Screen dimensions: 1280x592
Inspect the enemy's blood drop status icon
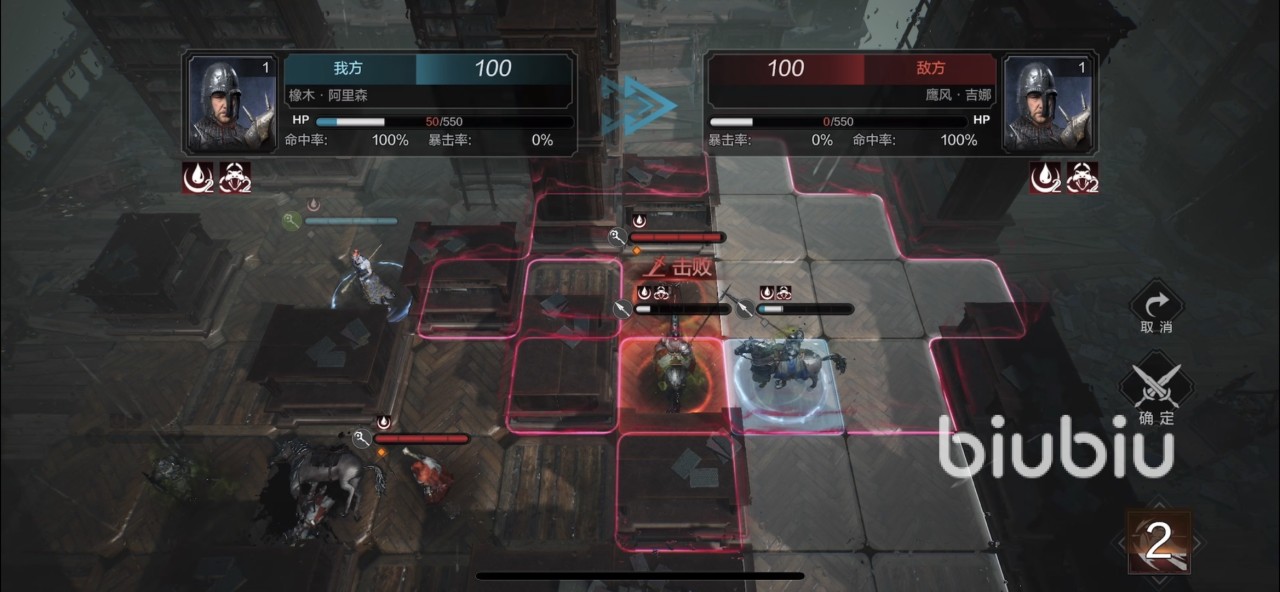pyautogui.click(x=1045, y=177)
